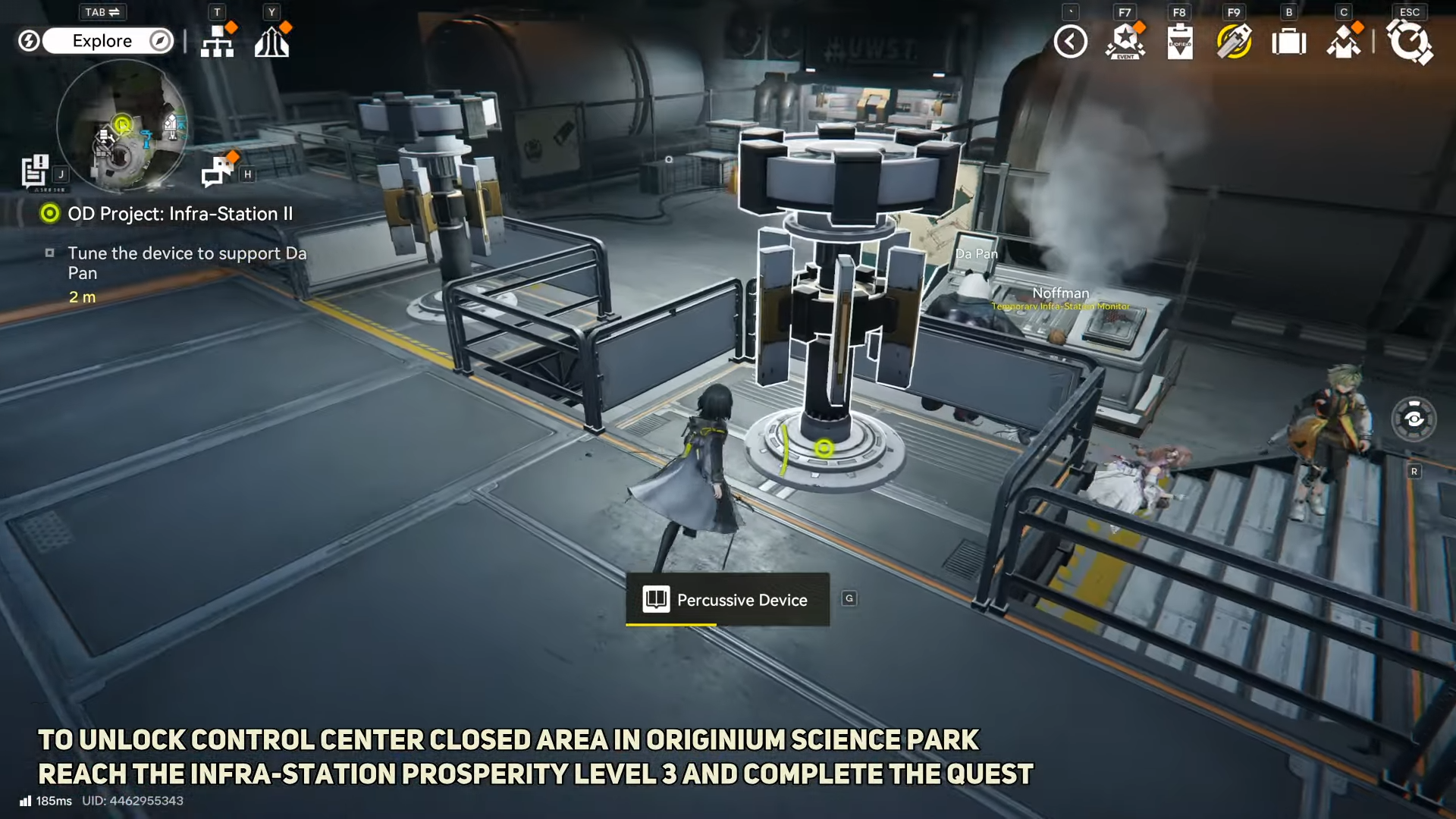Open the Event star icon
1456x819 pixels.
tap(1125, 42)
